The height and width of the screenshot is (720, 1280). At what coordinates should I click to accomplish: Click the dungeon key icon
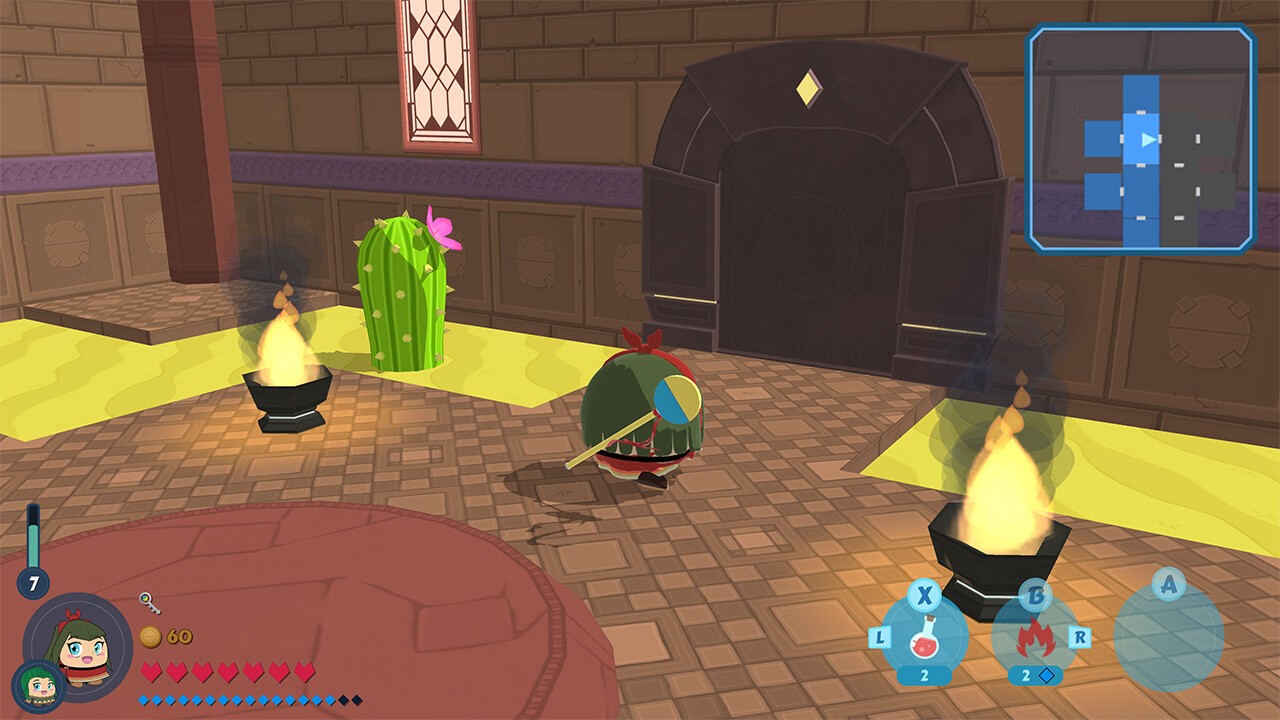coord(150,603)
